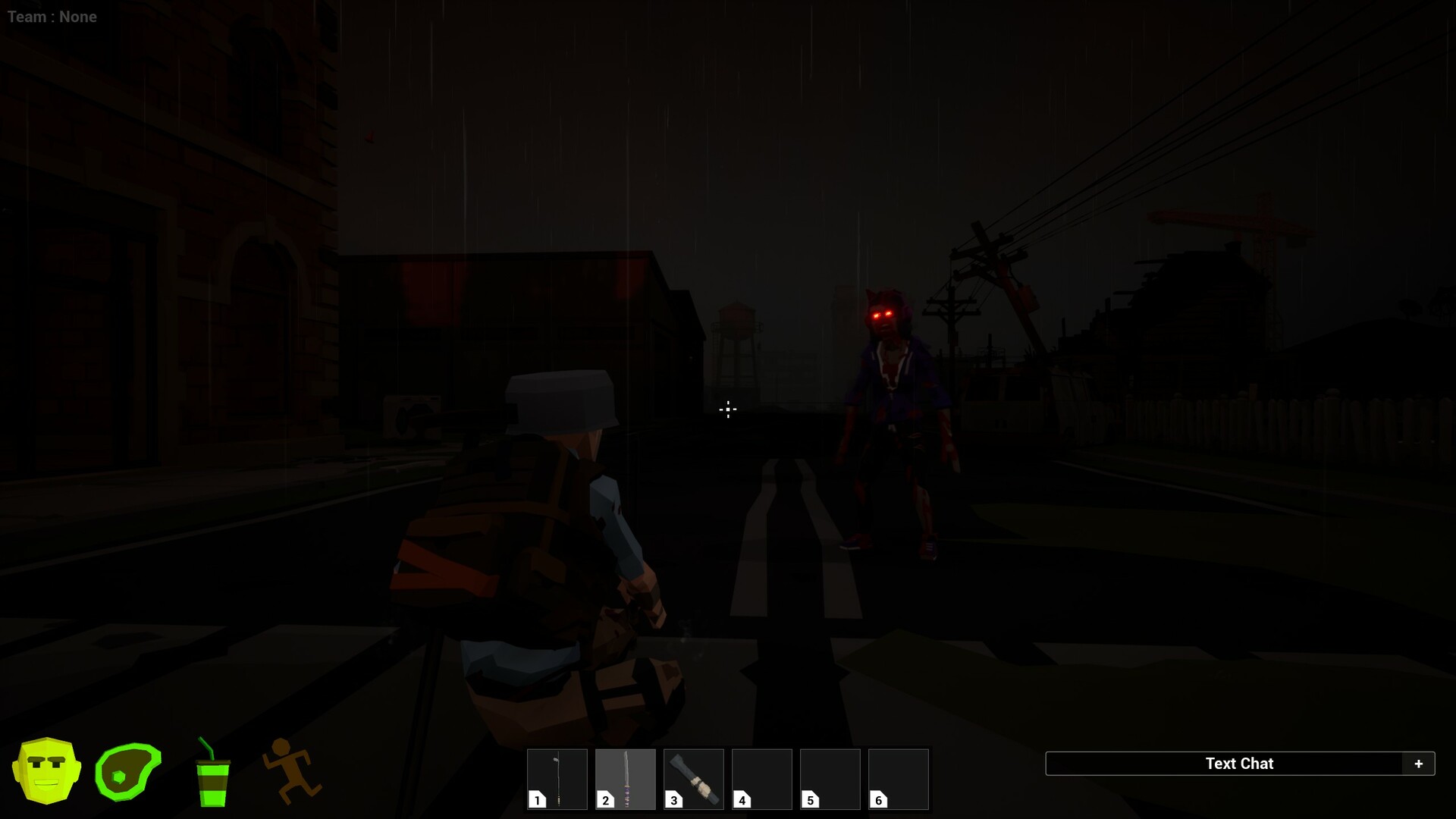Switch to empty hotbar slot 4
Viewport: 1456px width, 819px height.
click(761, 779)
